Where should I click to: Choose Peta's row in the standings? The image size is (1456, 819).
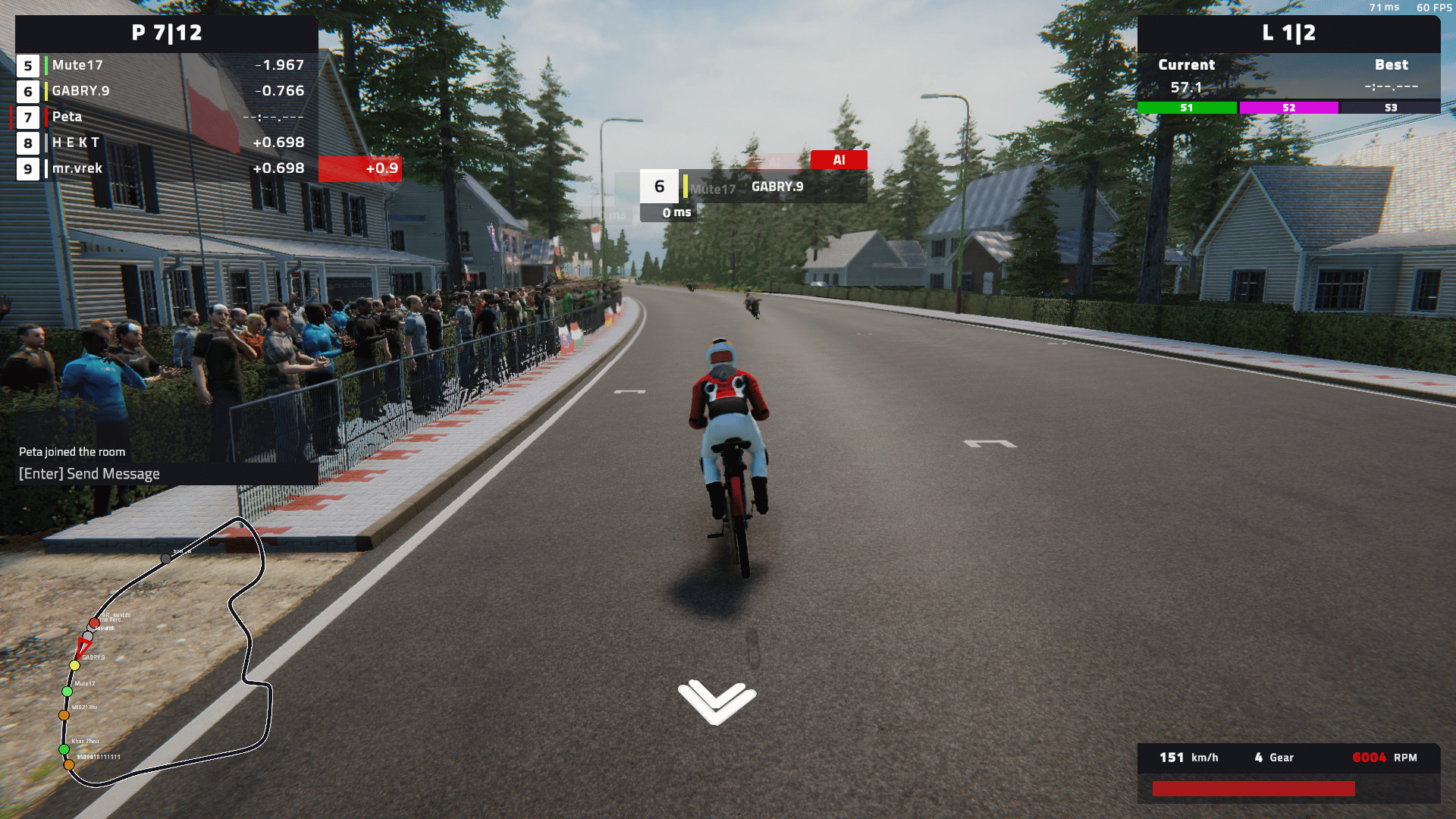[x=167, y=117]
